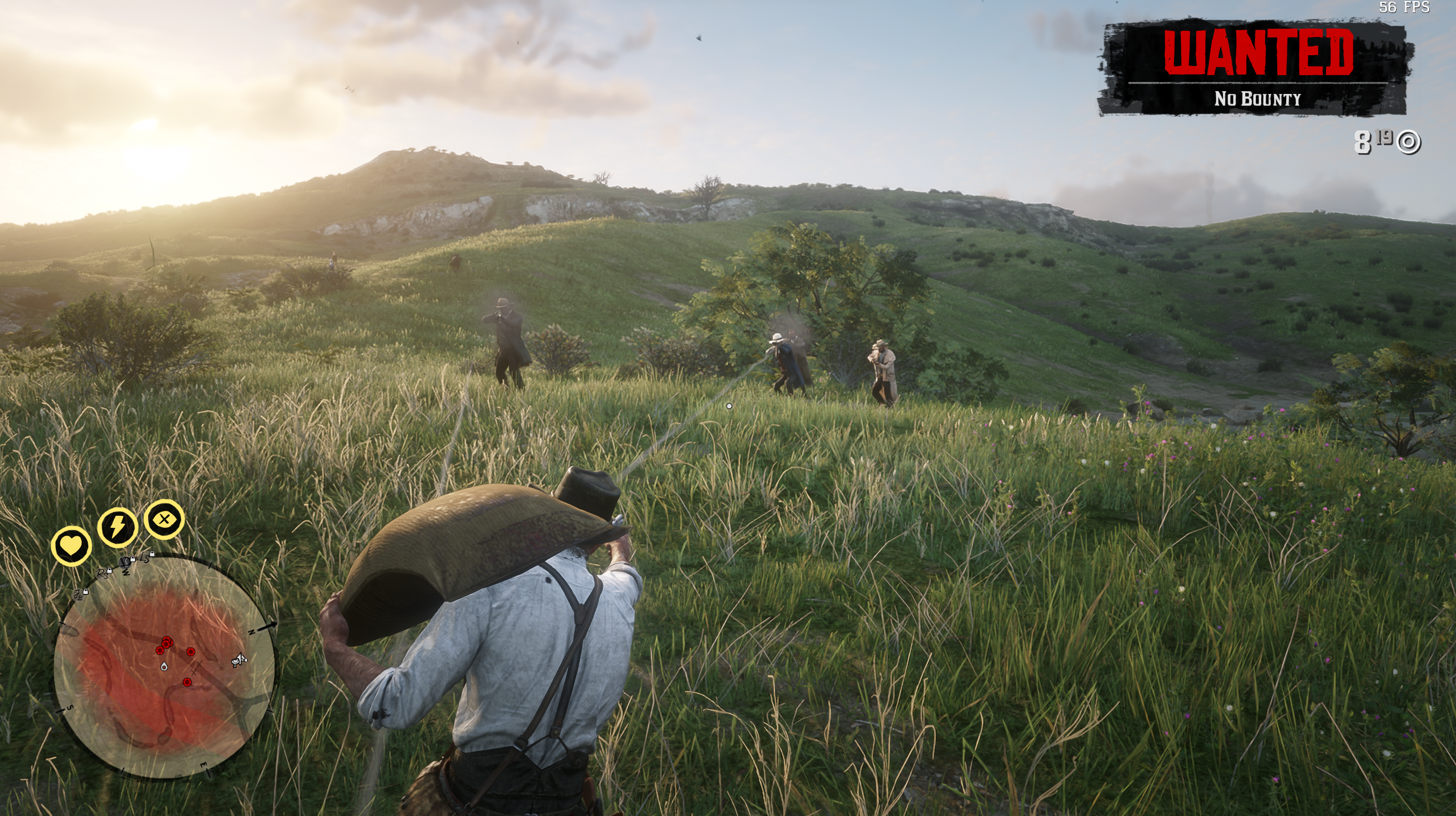
Task: Click the heart health core icon
Action: tap(71, 546)
